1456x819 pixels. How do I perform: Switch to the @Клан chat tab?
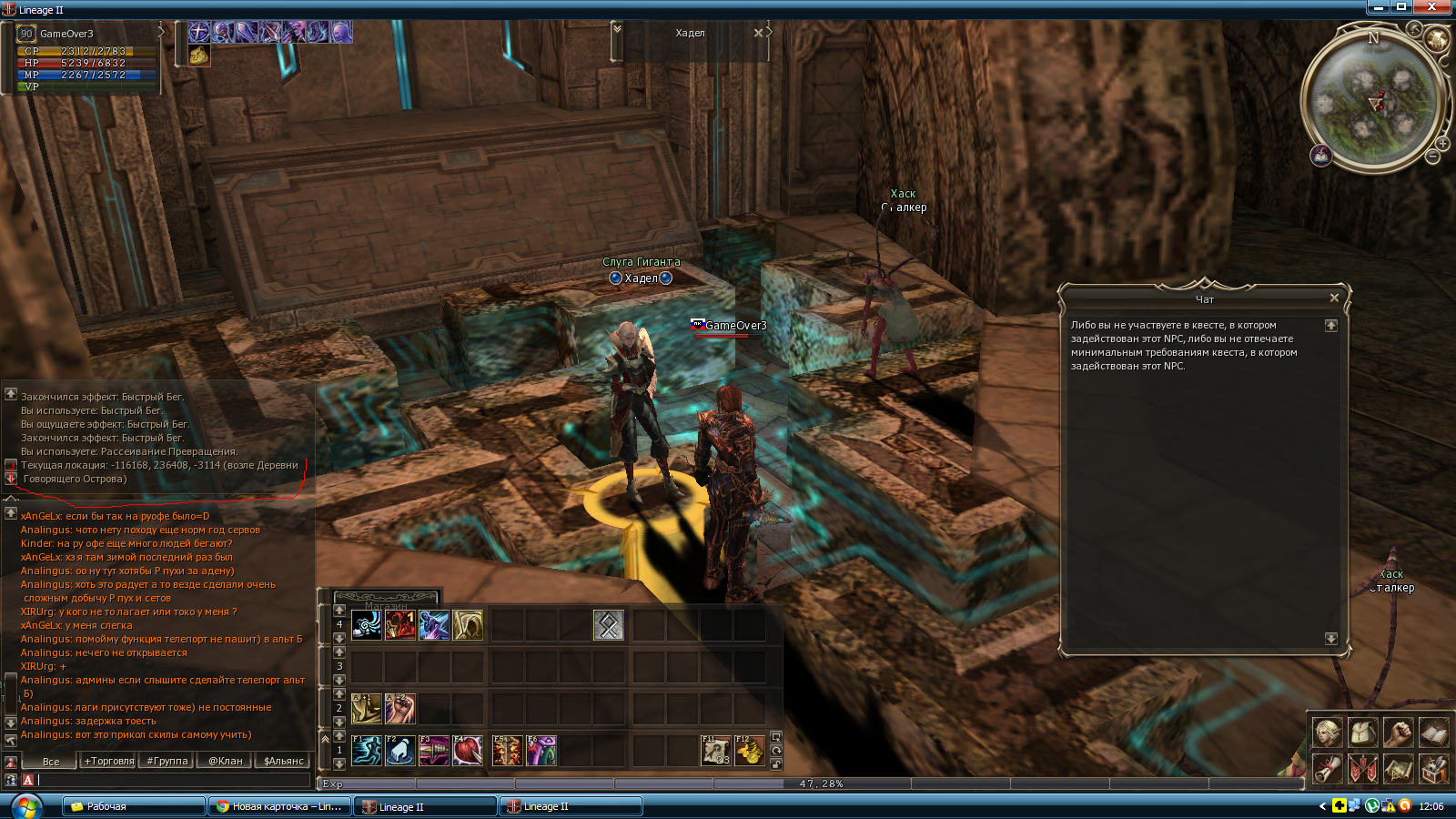(x=226, y=761)
